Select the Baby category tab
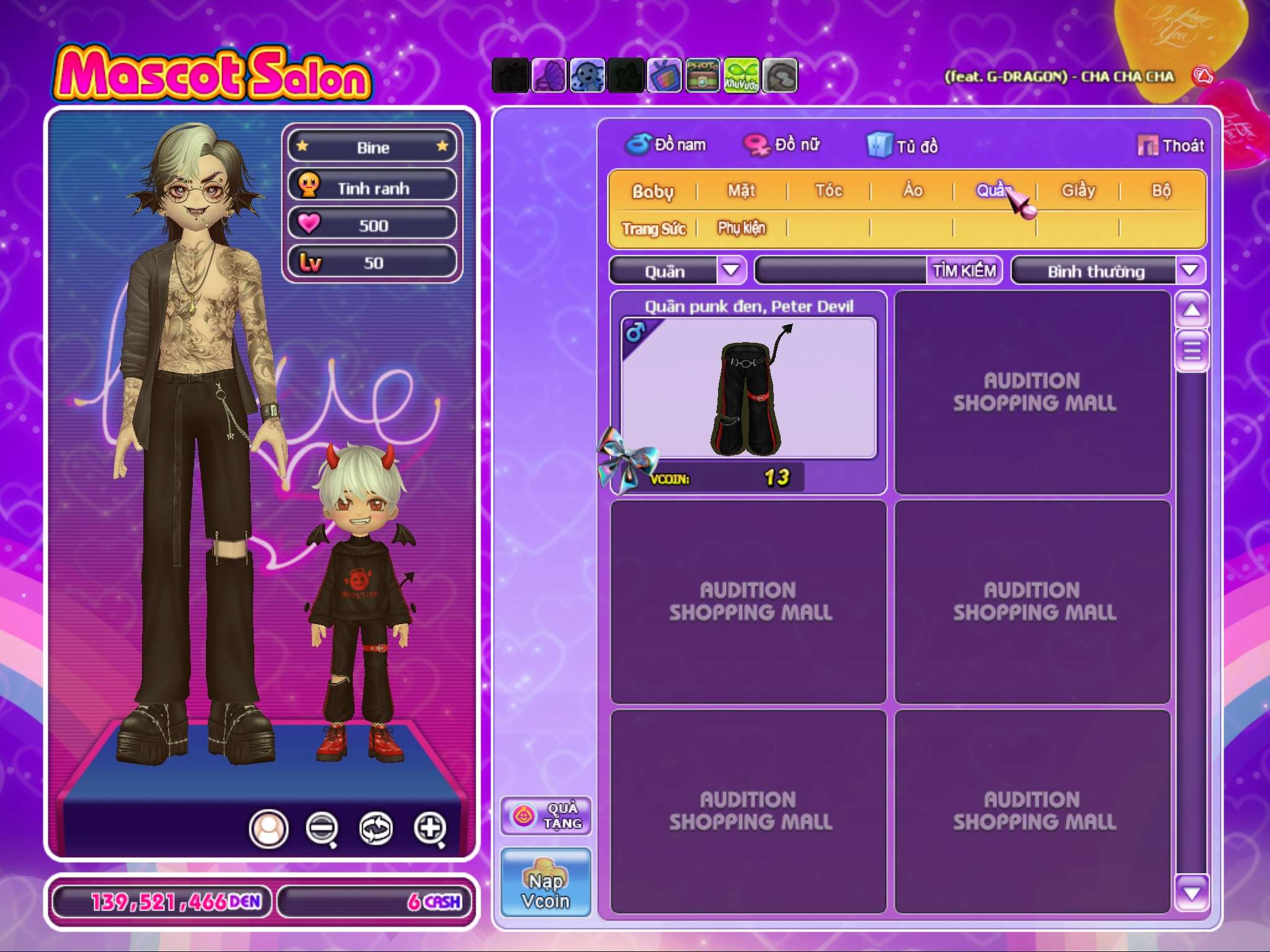1270x952 pixels. click(652, 192)
